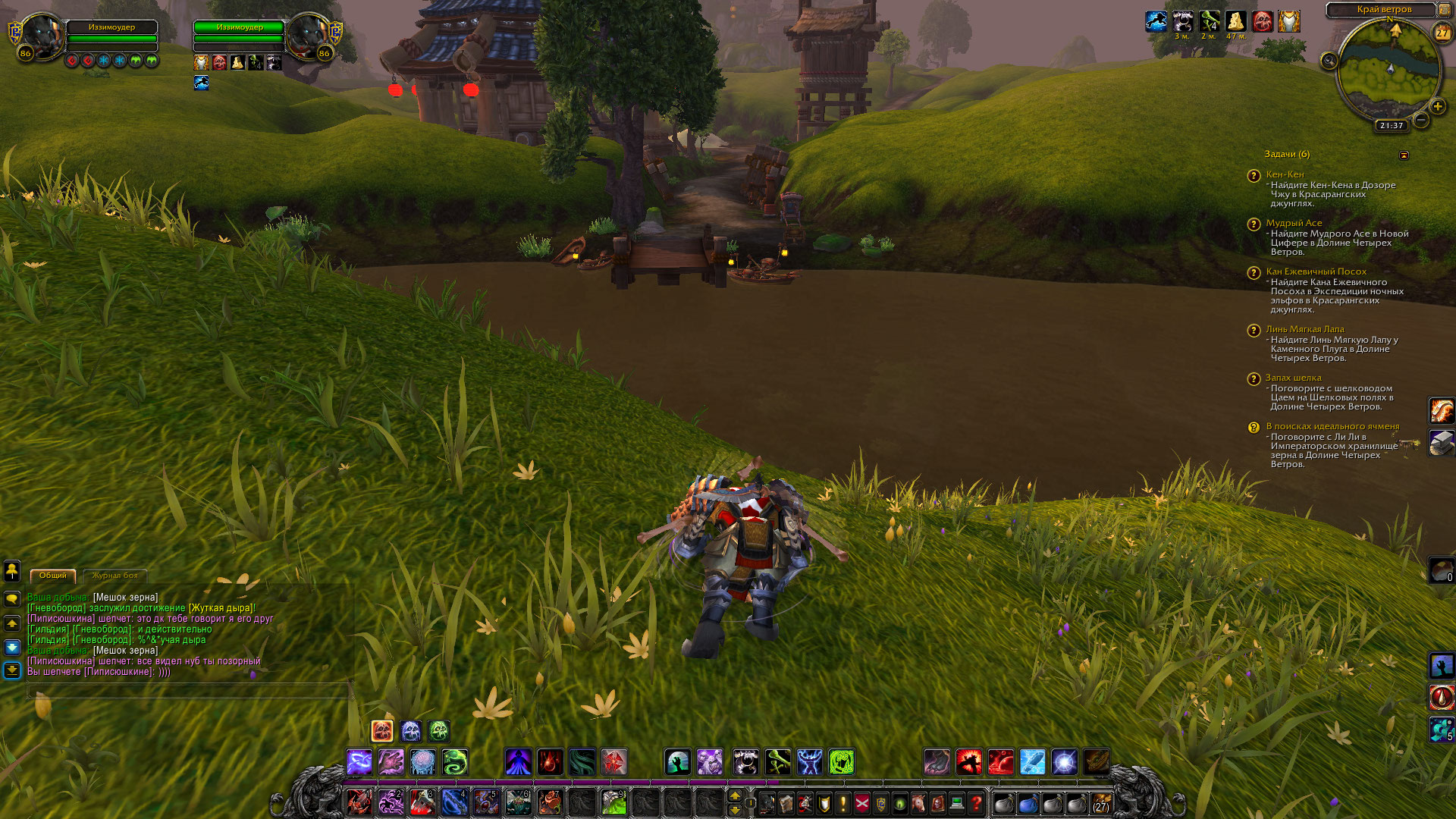Click the Край ветров zone name bar
This screenshot has height=819, width=1456.
(1383, 10)
